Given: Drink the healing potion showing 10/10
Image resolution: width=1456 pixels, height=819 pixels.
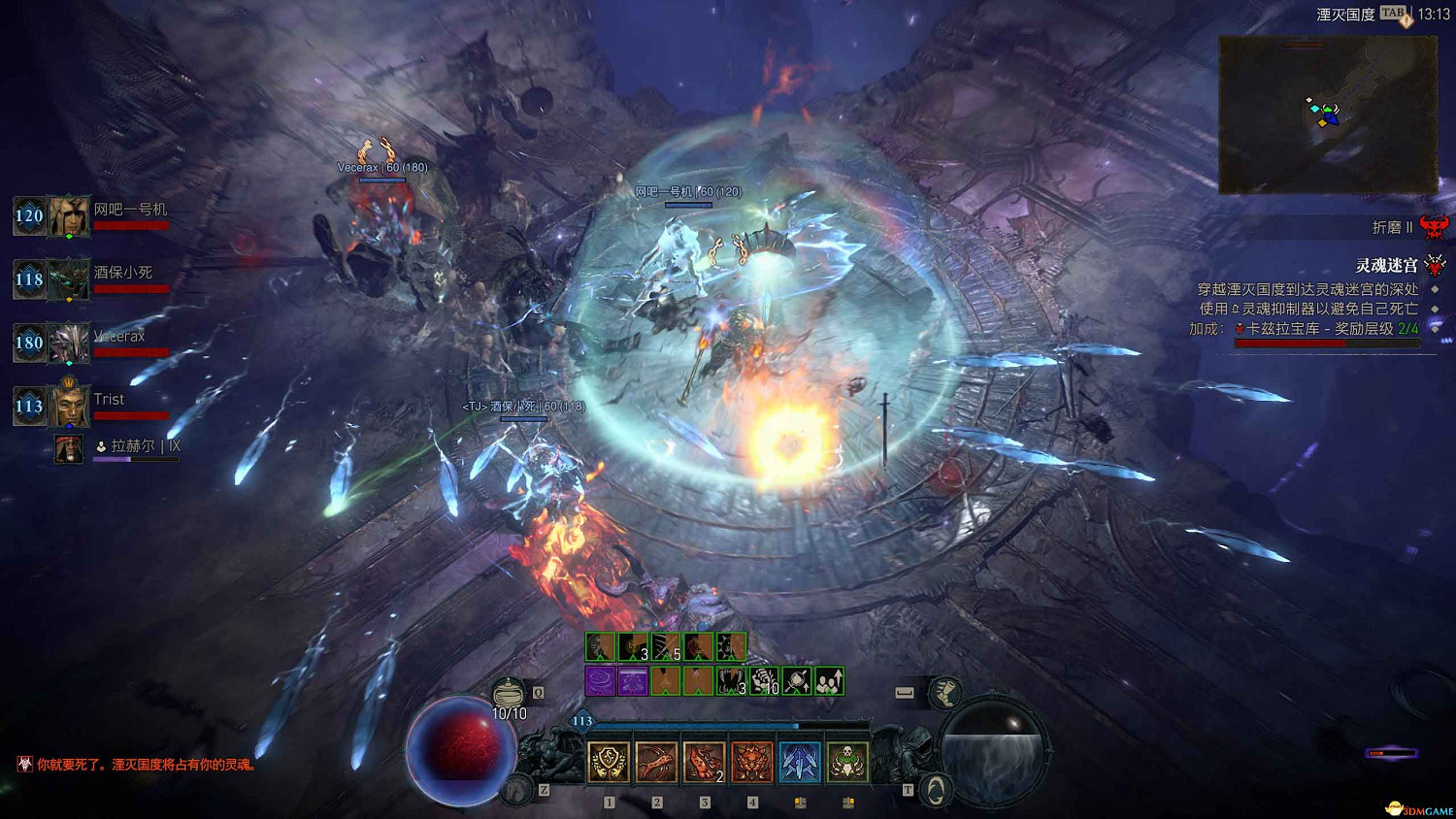Looking at the screenshot, I should pyautogui.click(x=509, y=694).
